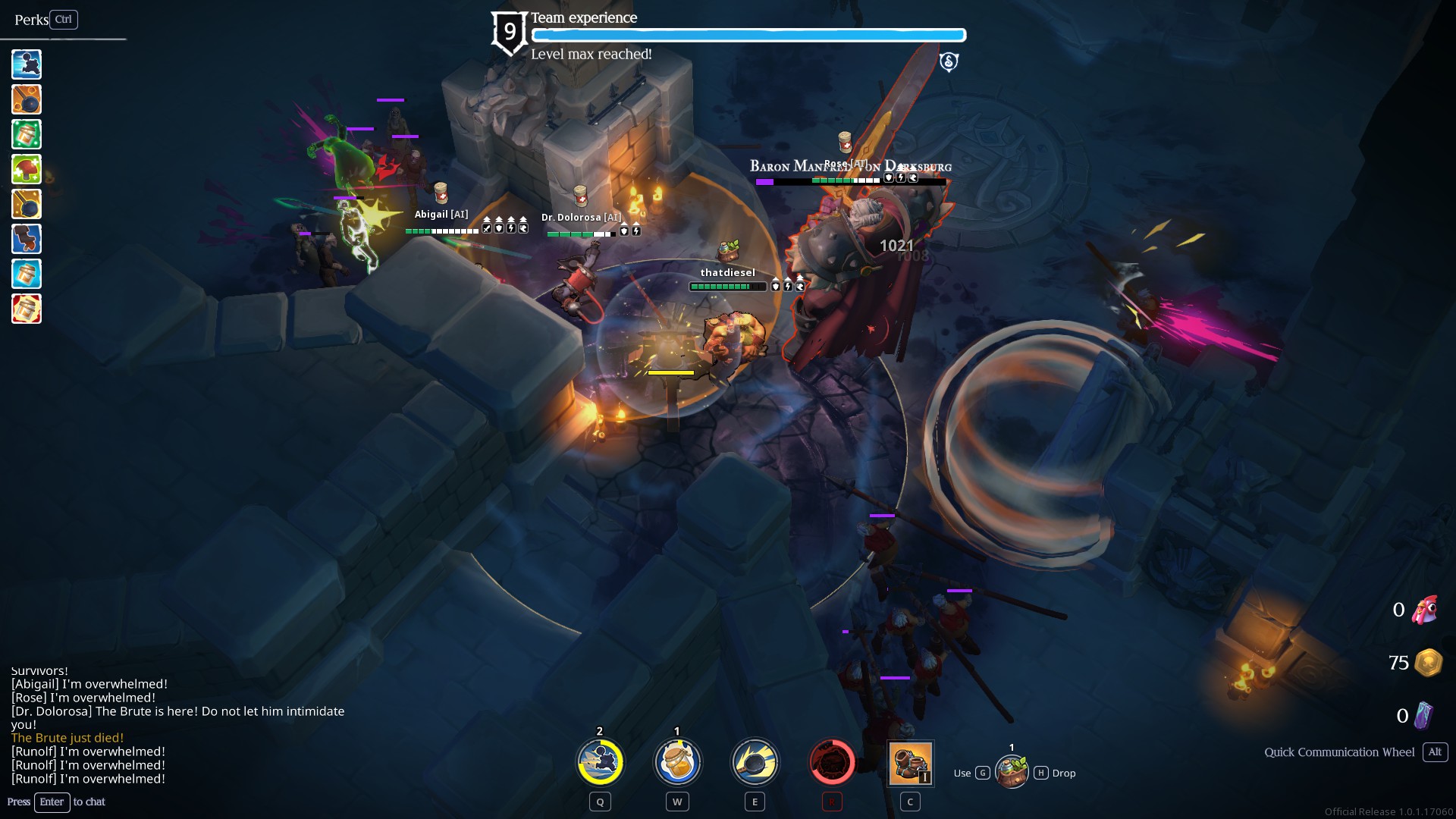
Task: Select the mushroom perk in the left sidebar
Action: click(26, 169)
